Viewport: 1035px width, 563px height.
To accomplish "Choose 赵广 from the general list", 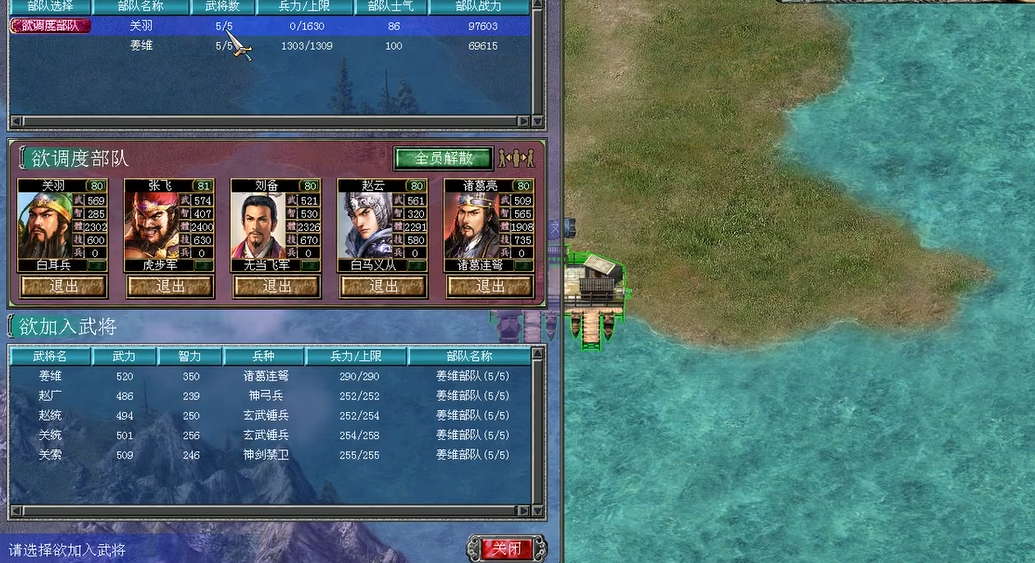I will click(x=51, y=396).
